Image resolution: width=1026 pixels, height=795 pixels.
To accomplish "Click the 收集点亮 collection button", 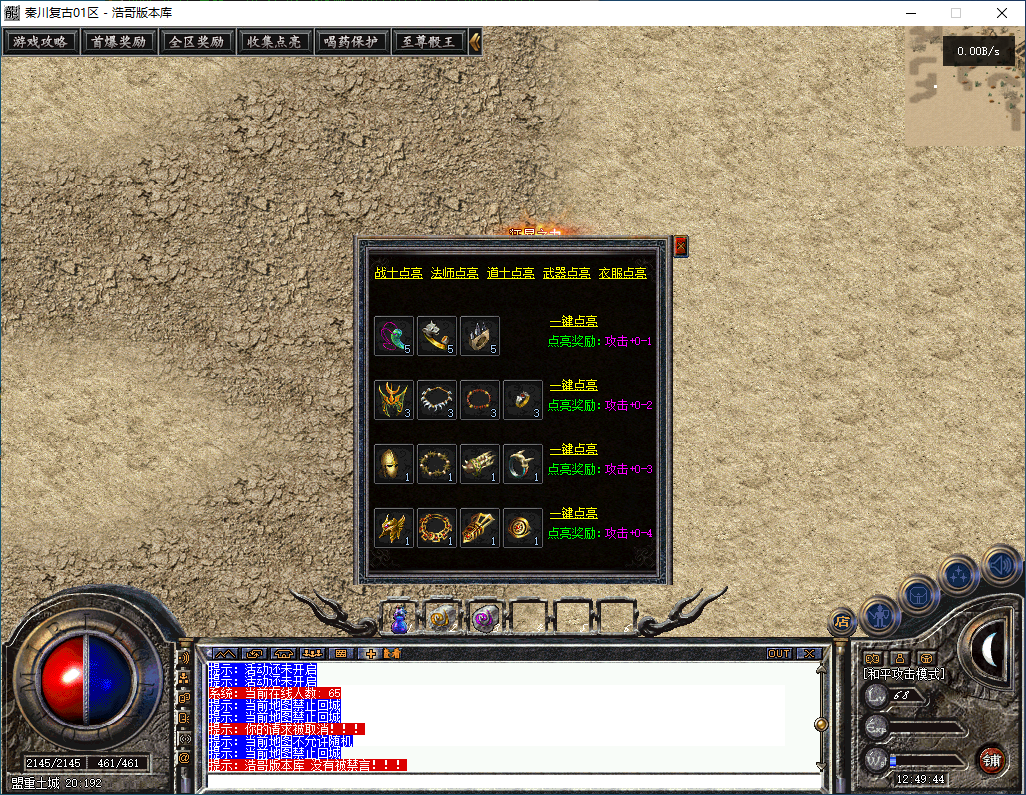I will 274,42.
